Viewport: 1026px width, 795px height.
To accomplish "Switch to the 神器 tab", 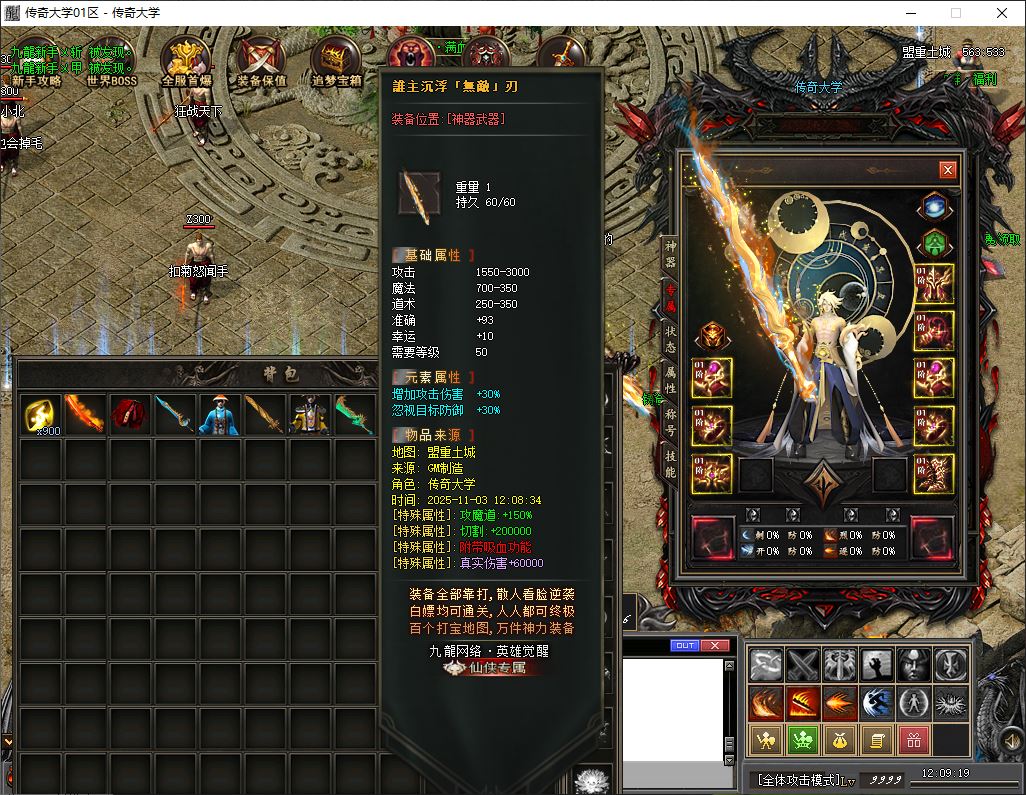I will coord(670,254).
